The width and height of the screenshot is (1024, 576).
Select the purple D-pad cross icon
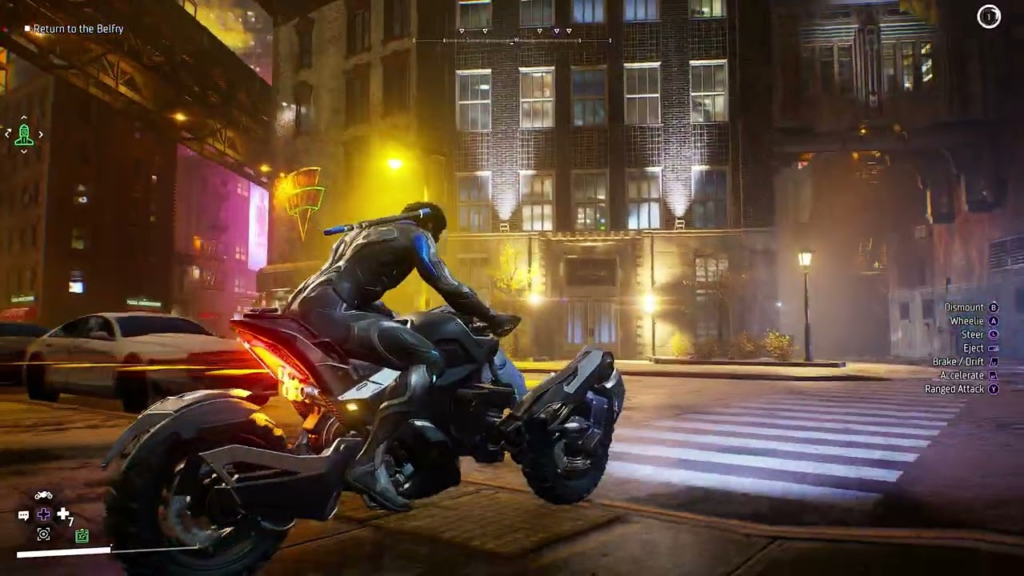pos(43,514)
